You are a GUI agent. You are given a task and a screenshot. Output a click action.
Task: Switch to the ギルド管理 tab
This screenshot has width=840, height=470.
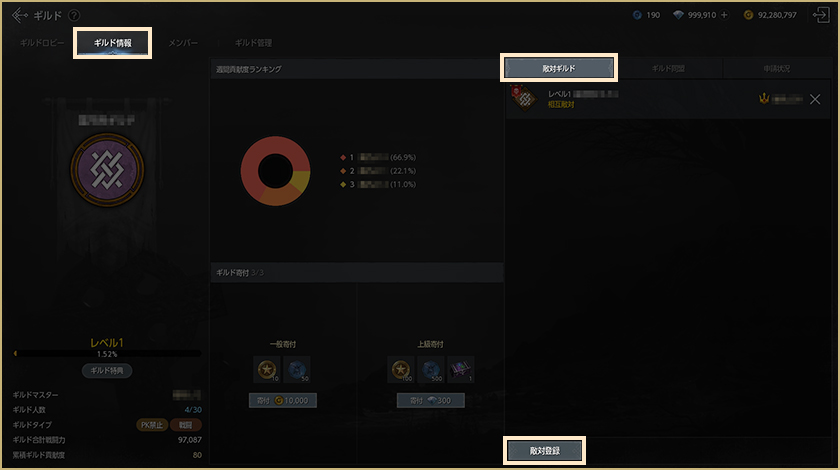253,43
